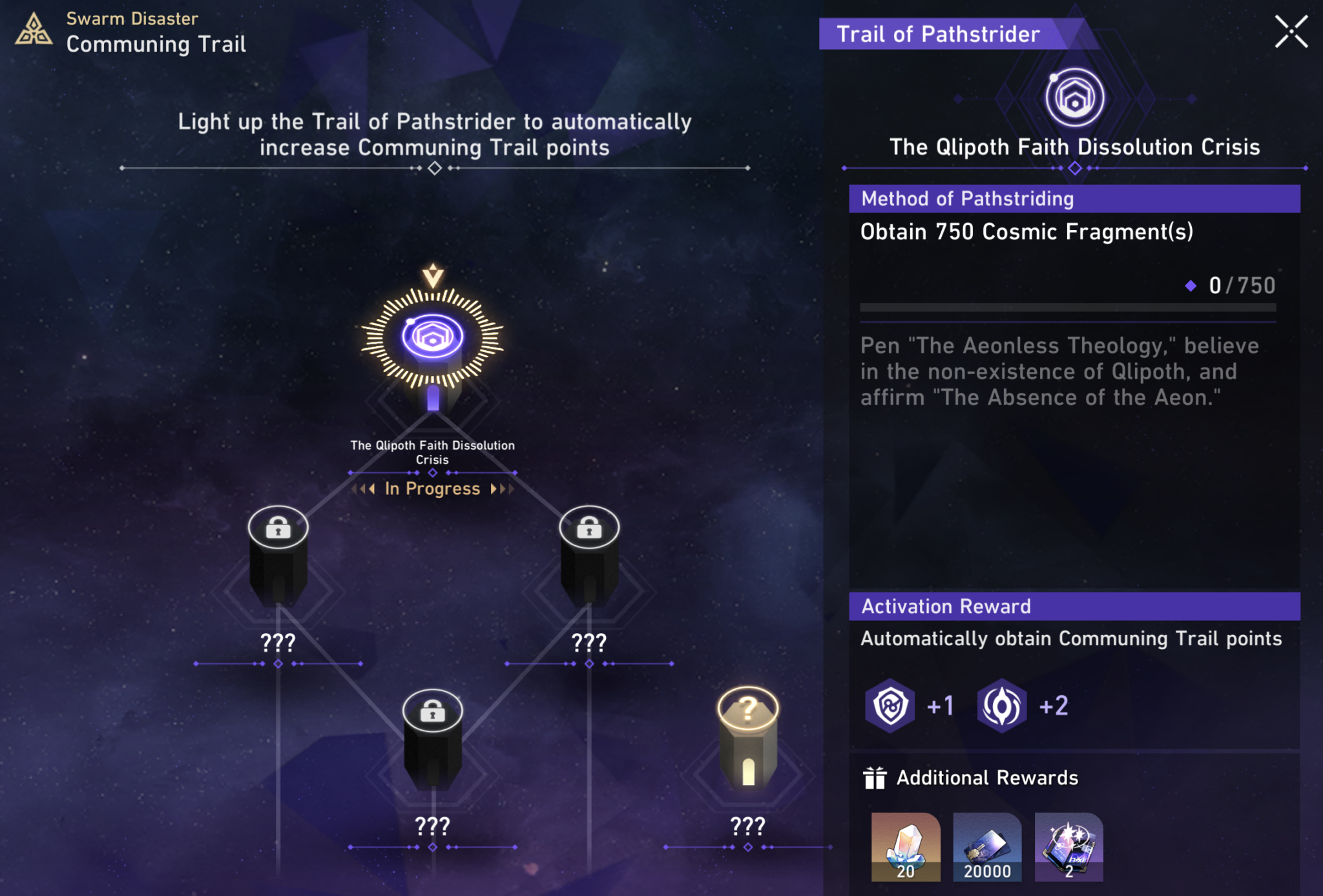Click the yellow arrow indicator above the active node
1323x896 pixels.
[434, 276]
